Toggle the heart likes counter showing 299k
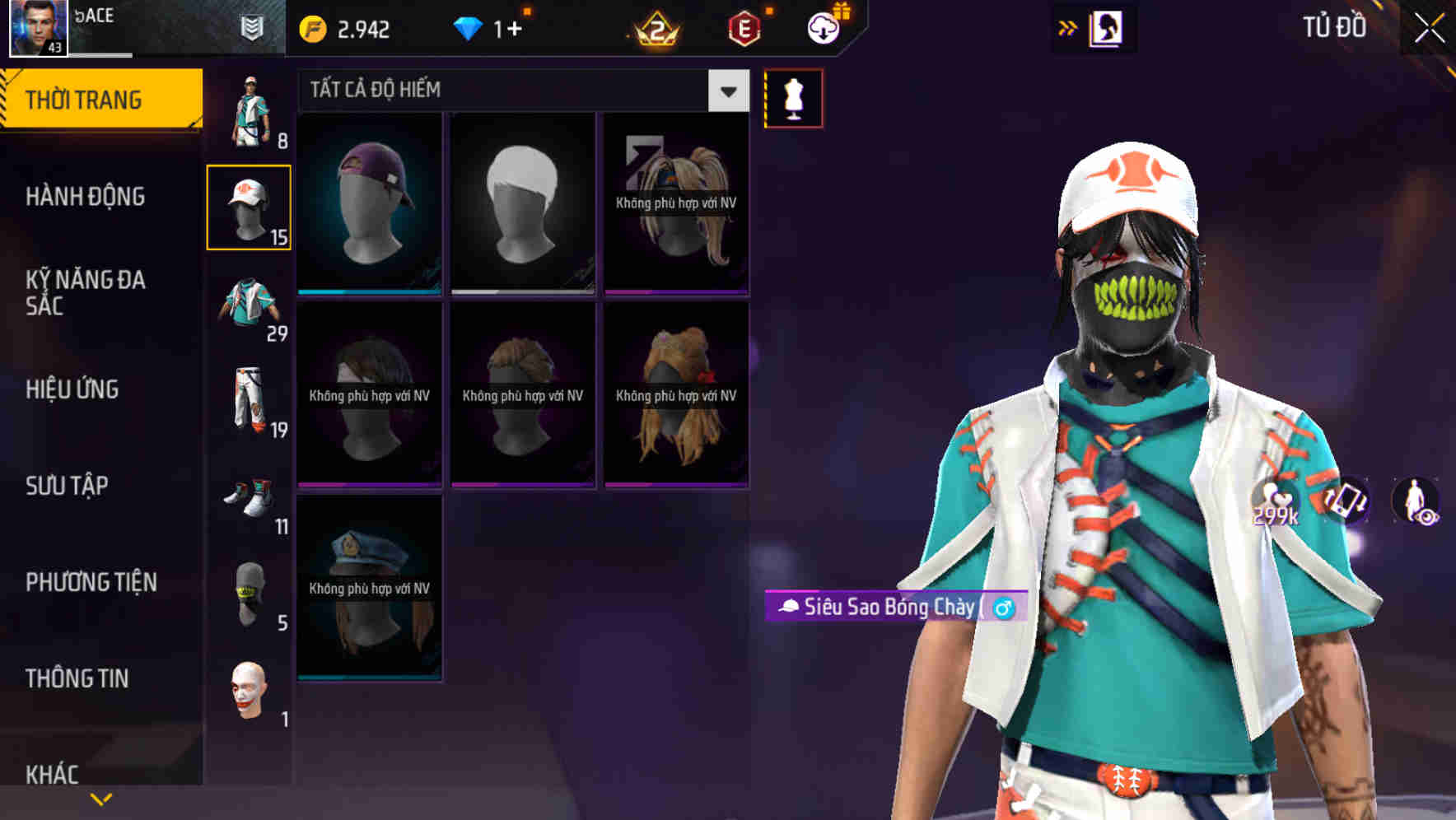The height and width of the screenshot is (820, 1456). (x=1276, y=506)
